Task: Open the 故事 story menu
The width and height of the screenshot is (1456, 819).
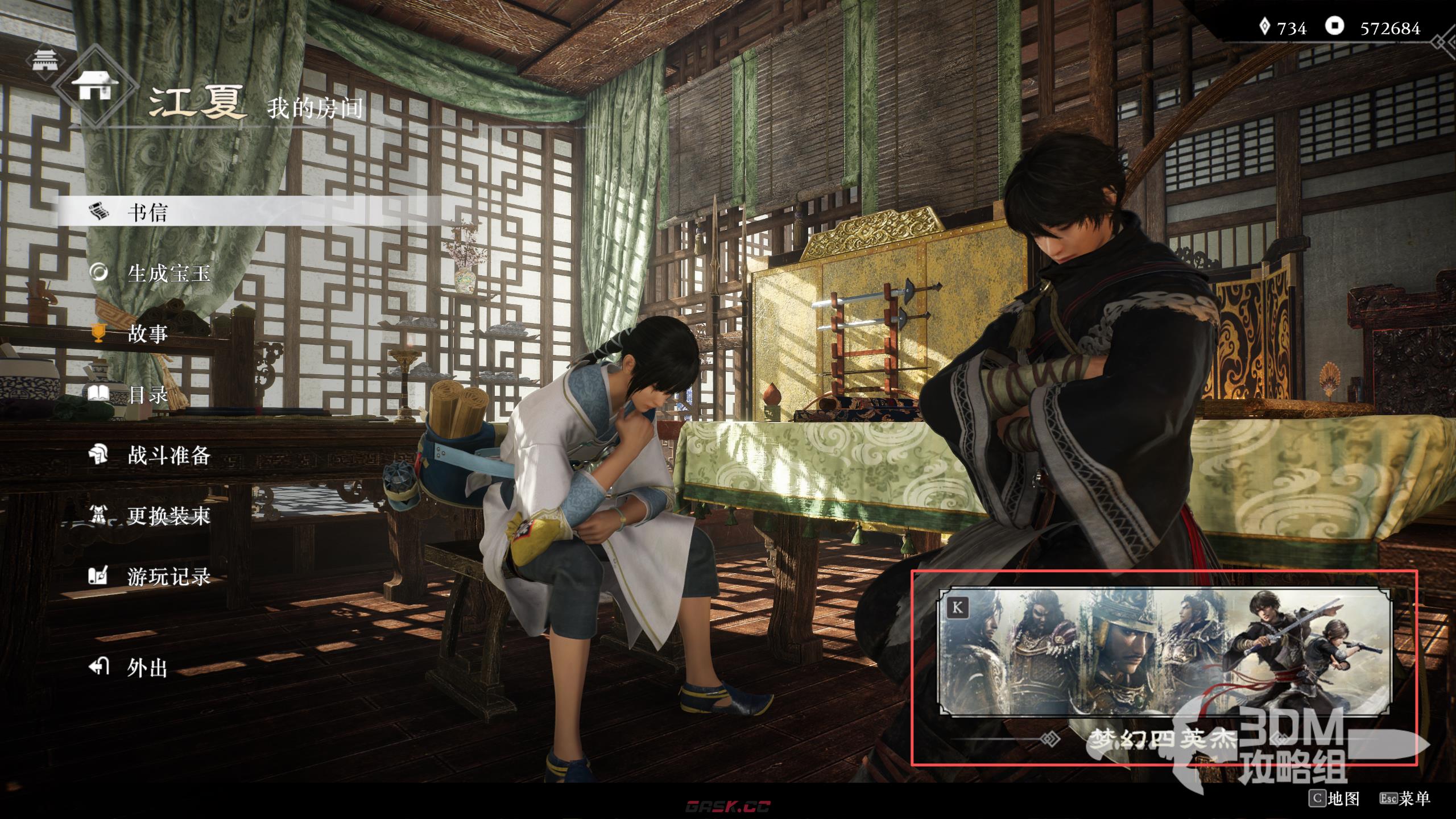Action: pos(147,334)
